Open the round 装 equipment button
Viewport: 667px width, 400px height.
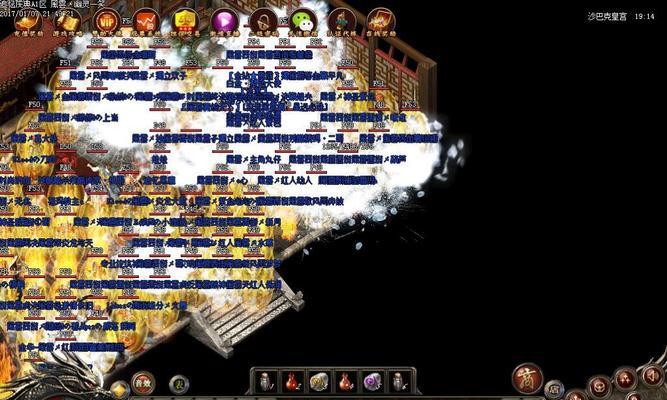178,382
